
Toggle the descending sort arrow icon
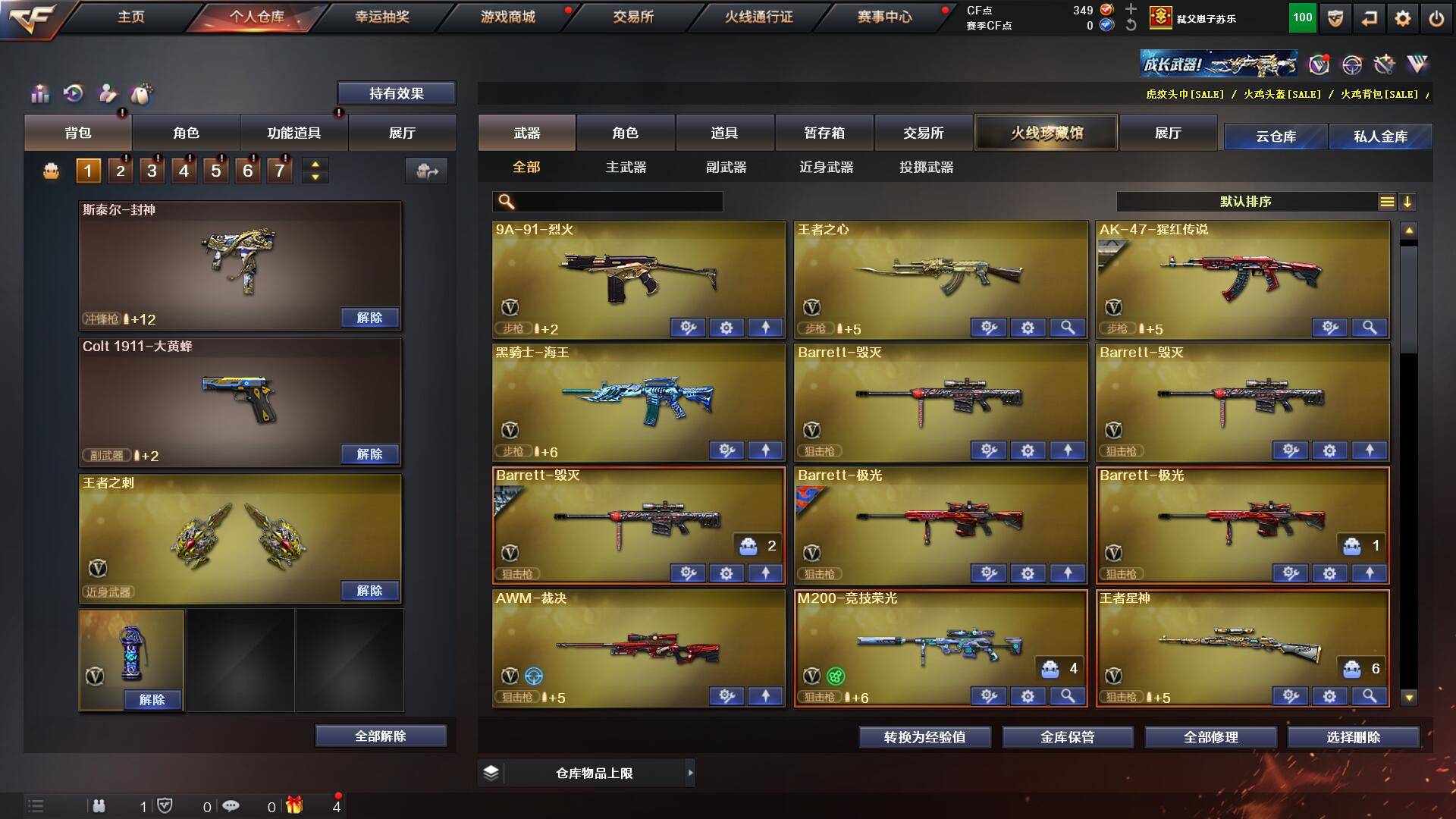point(1409,202)
